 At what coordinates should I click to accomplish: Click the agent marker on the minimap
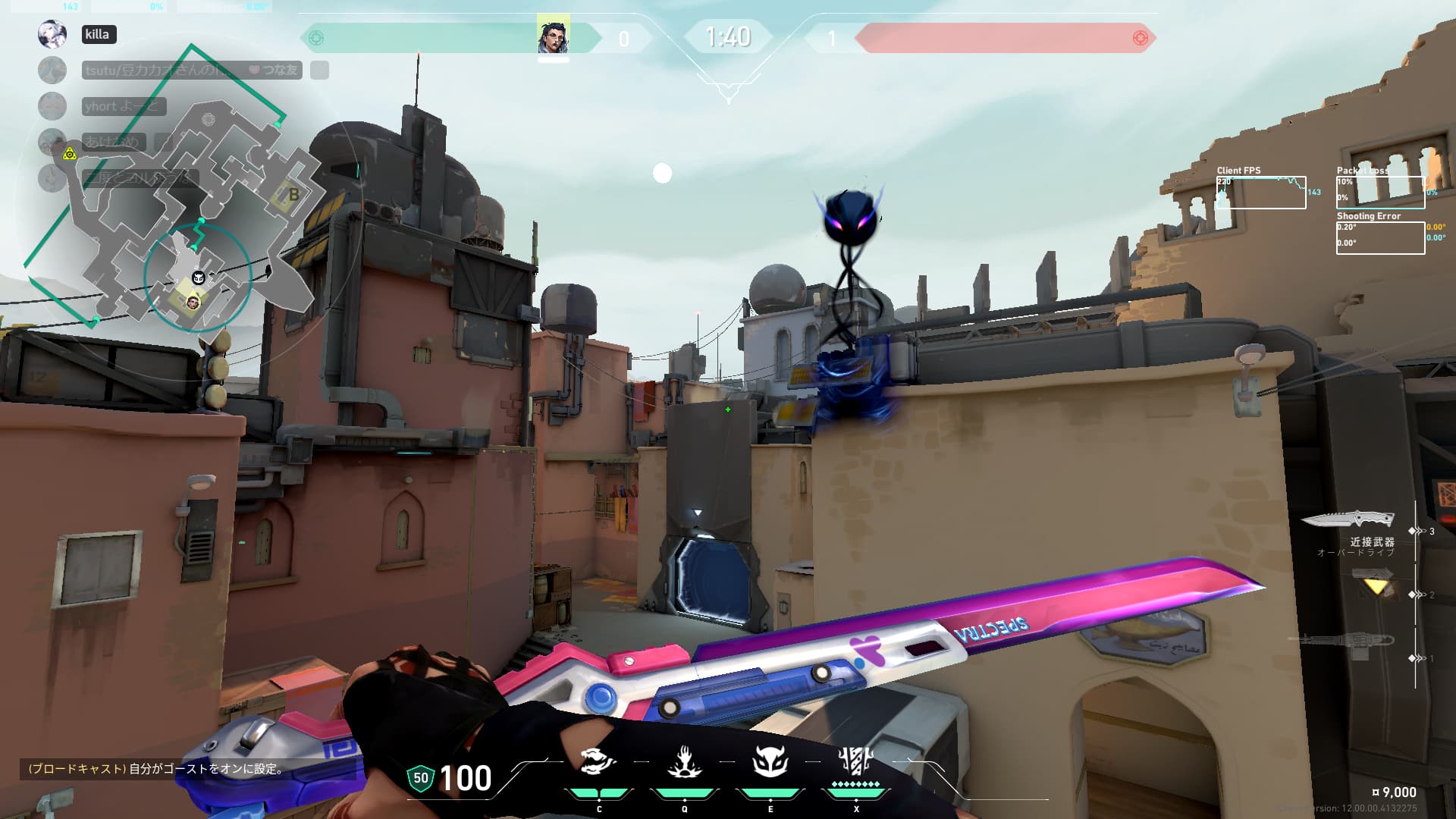click(x=193, y=303)
